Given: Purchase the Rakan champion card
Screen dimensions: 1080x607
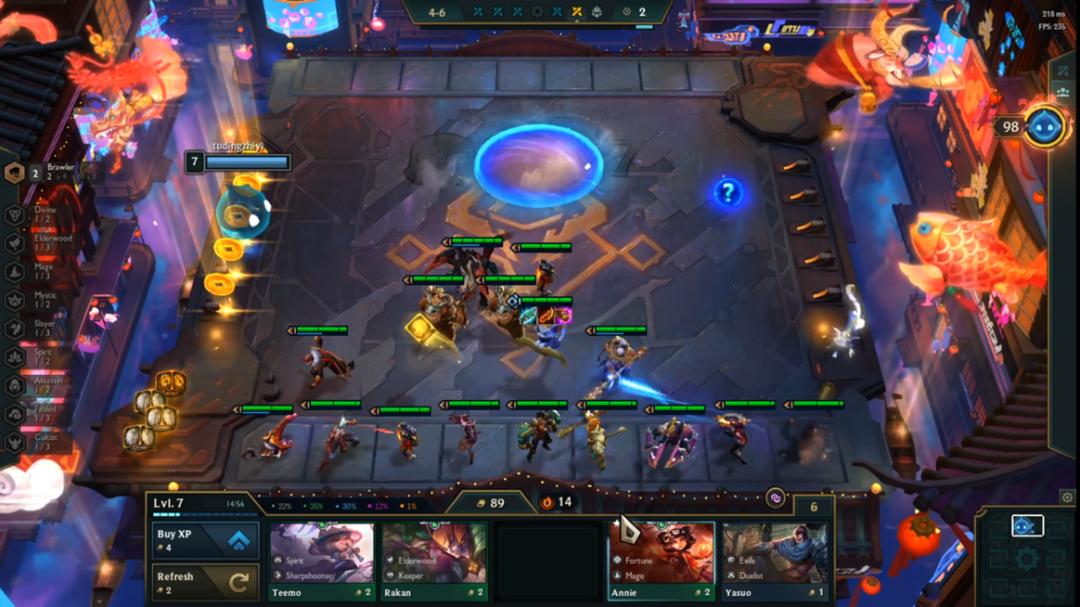Looking at the screenshot, I should (x=434, y=560).
